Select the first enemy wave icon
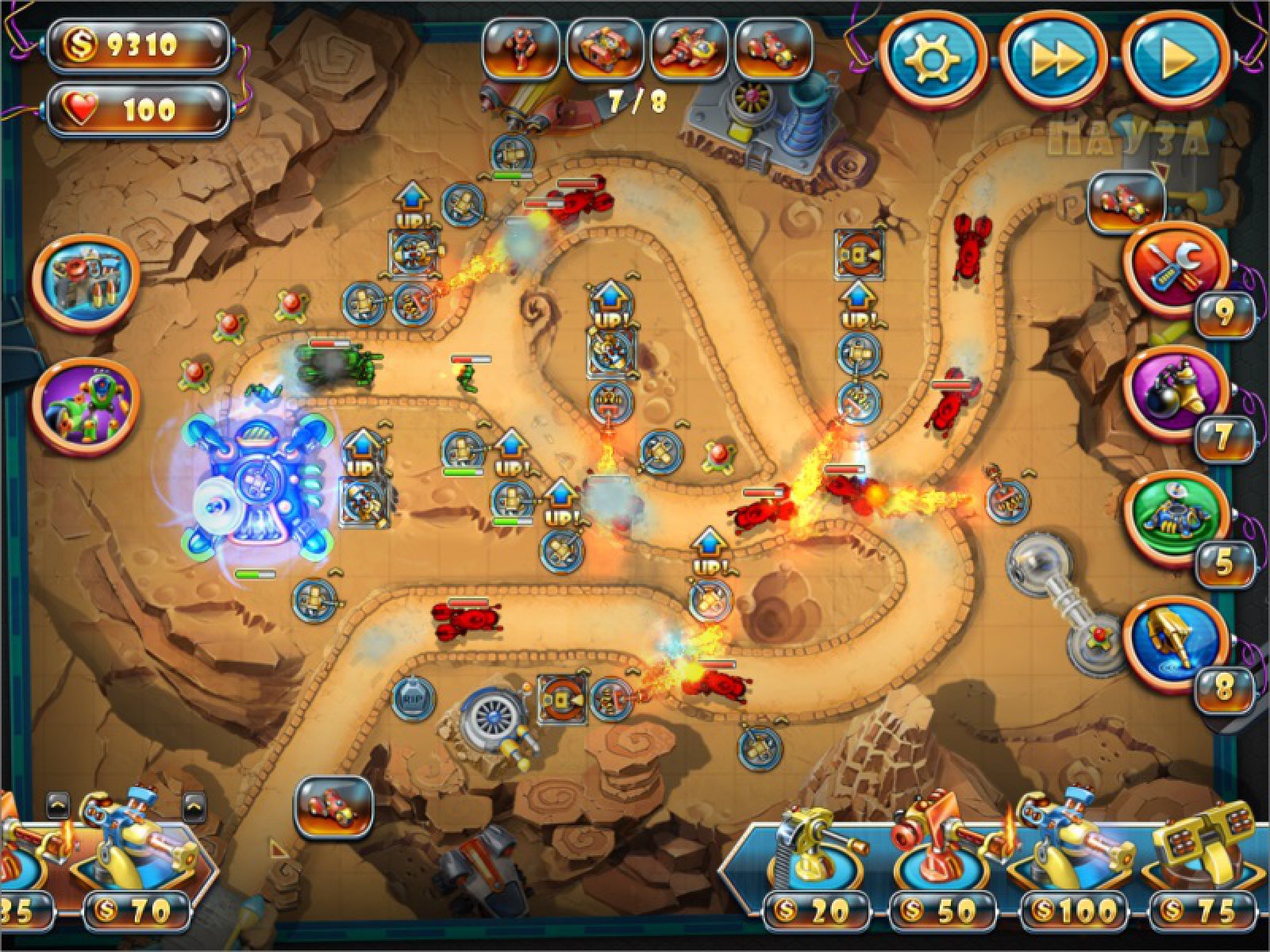1270x952 pixels. click(x=520, y=48)
